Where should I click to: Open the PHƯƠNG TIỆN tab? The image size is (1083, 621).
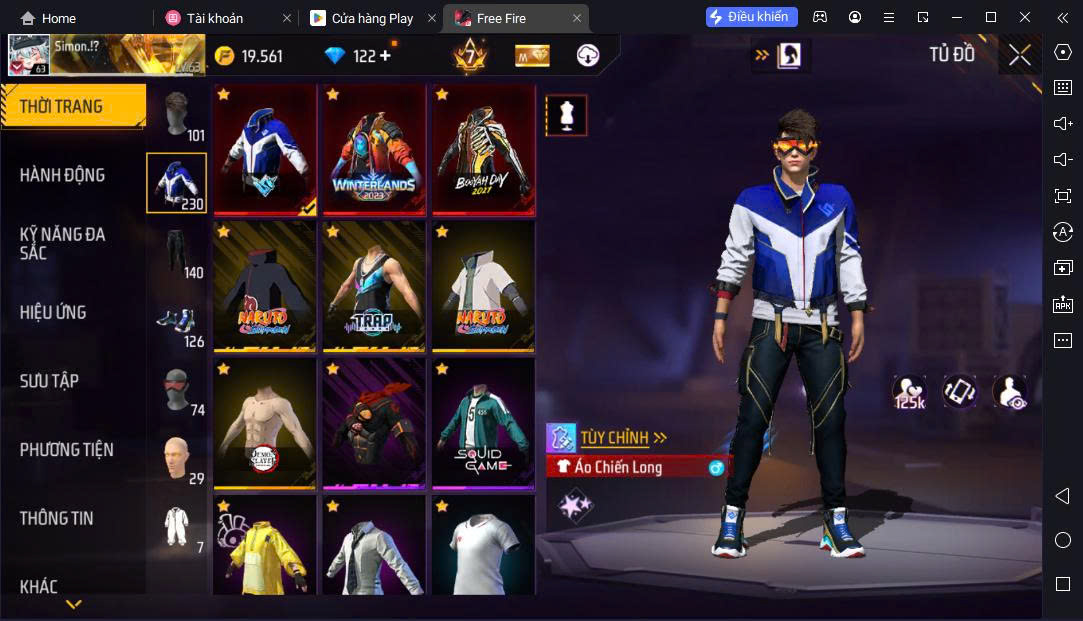tap(66, 450)
